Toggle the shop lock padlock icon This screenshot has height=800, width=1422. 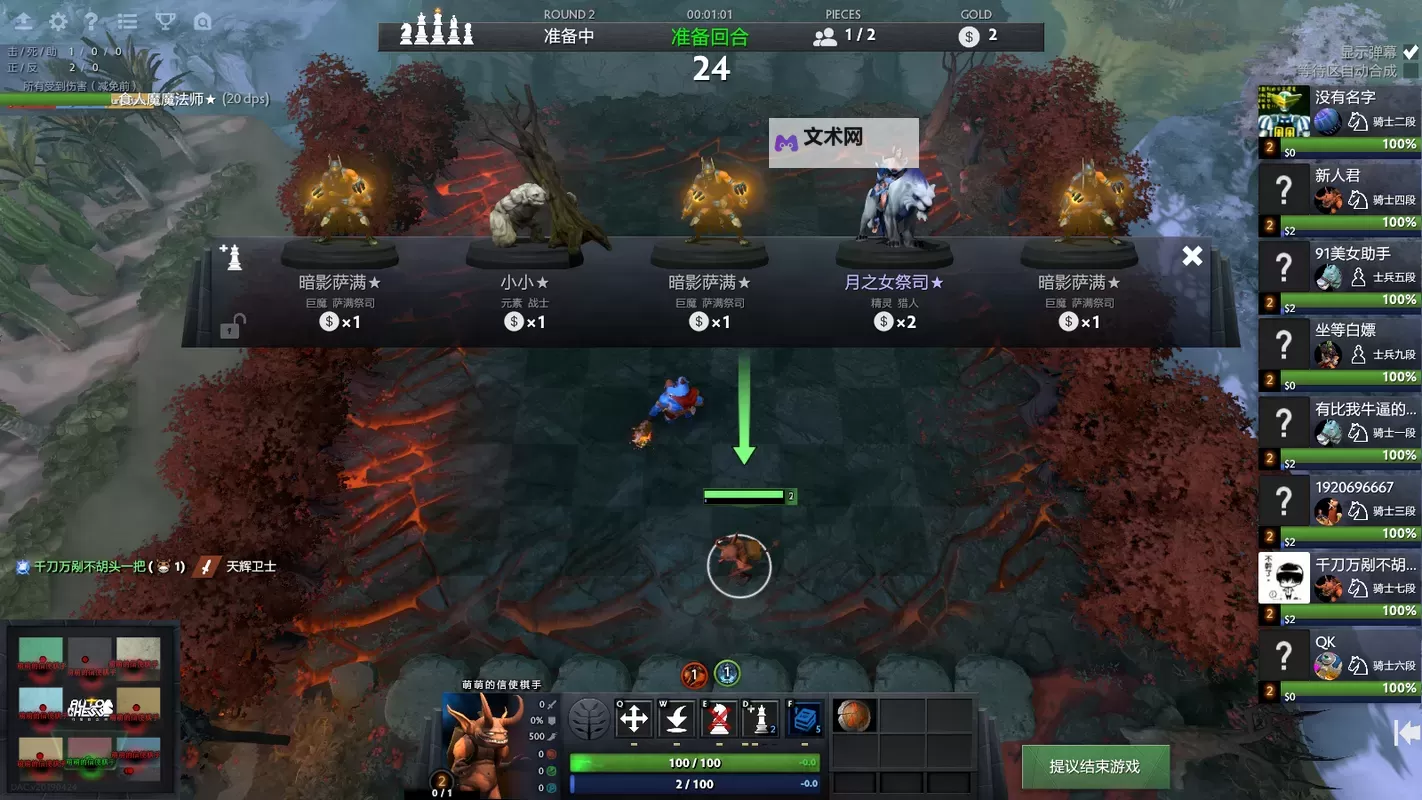click(230, 327)
